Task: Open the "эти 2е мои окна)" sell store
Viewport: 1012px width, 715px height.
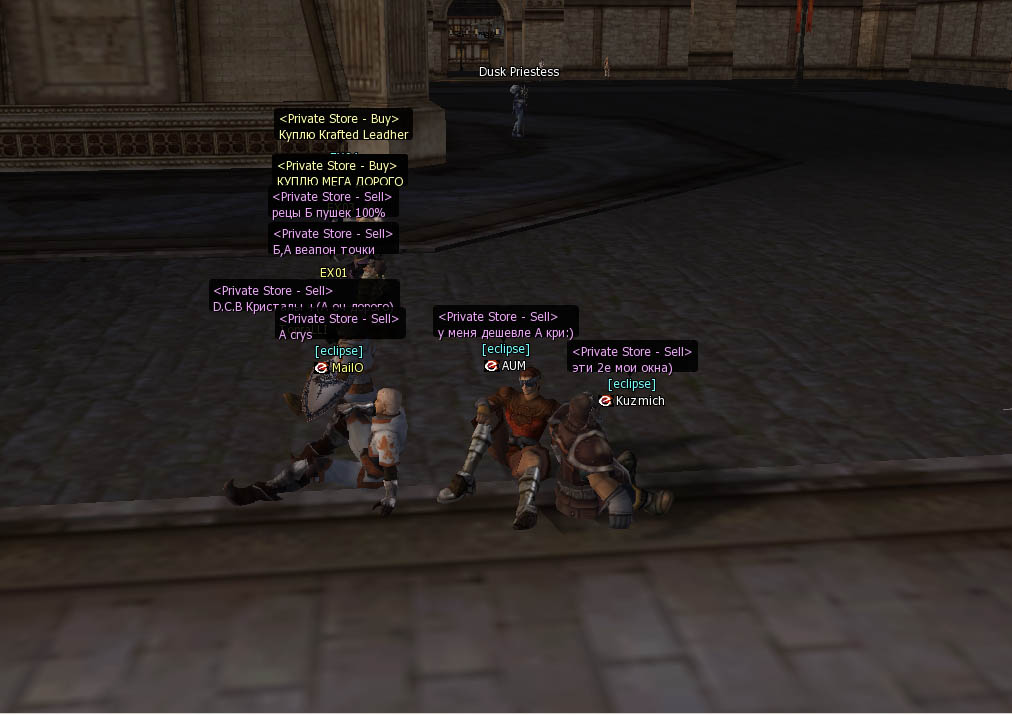Action: 632,359
